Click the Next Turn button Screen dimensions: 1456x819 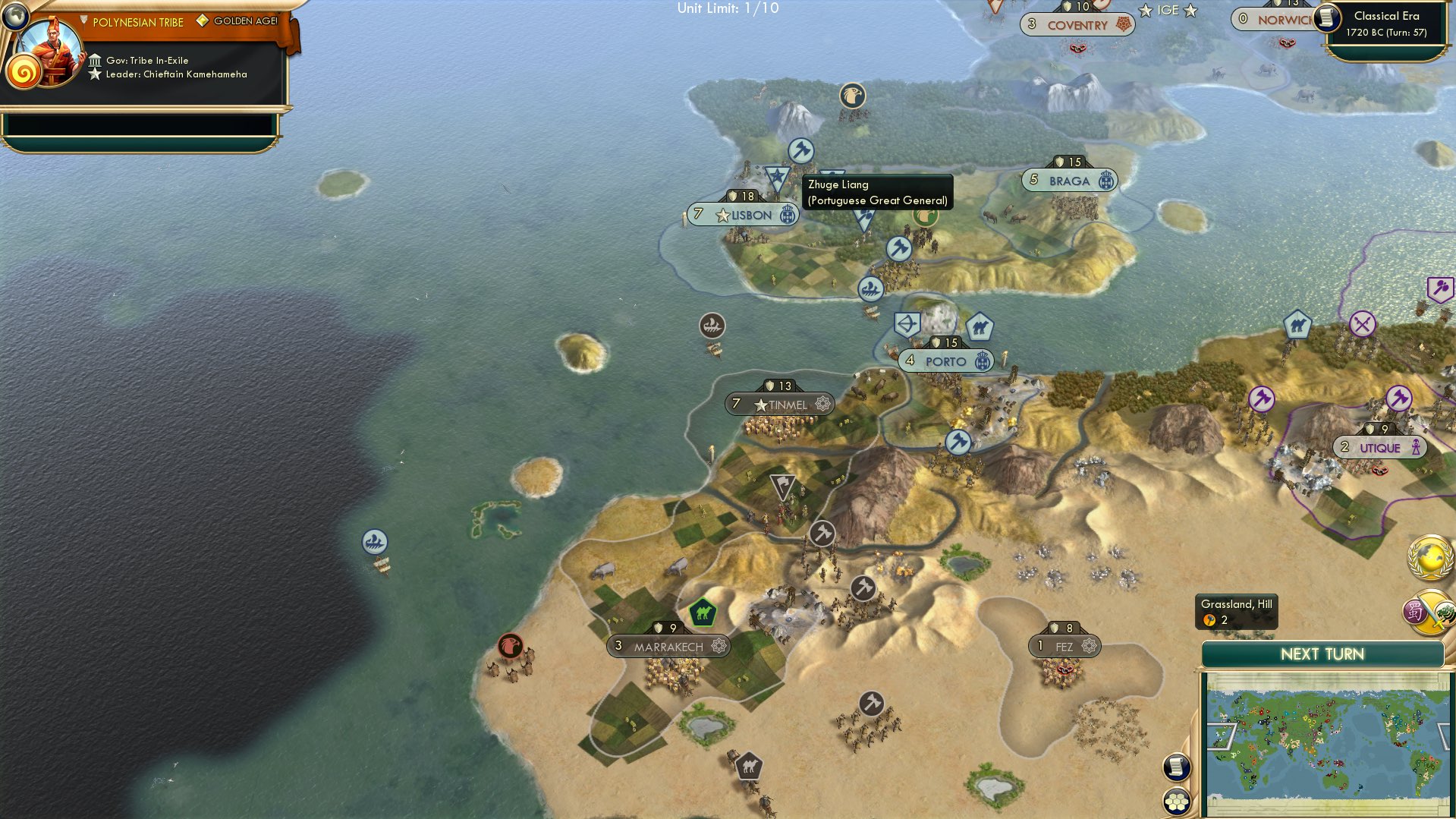coord(1322,654)
